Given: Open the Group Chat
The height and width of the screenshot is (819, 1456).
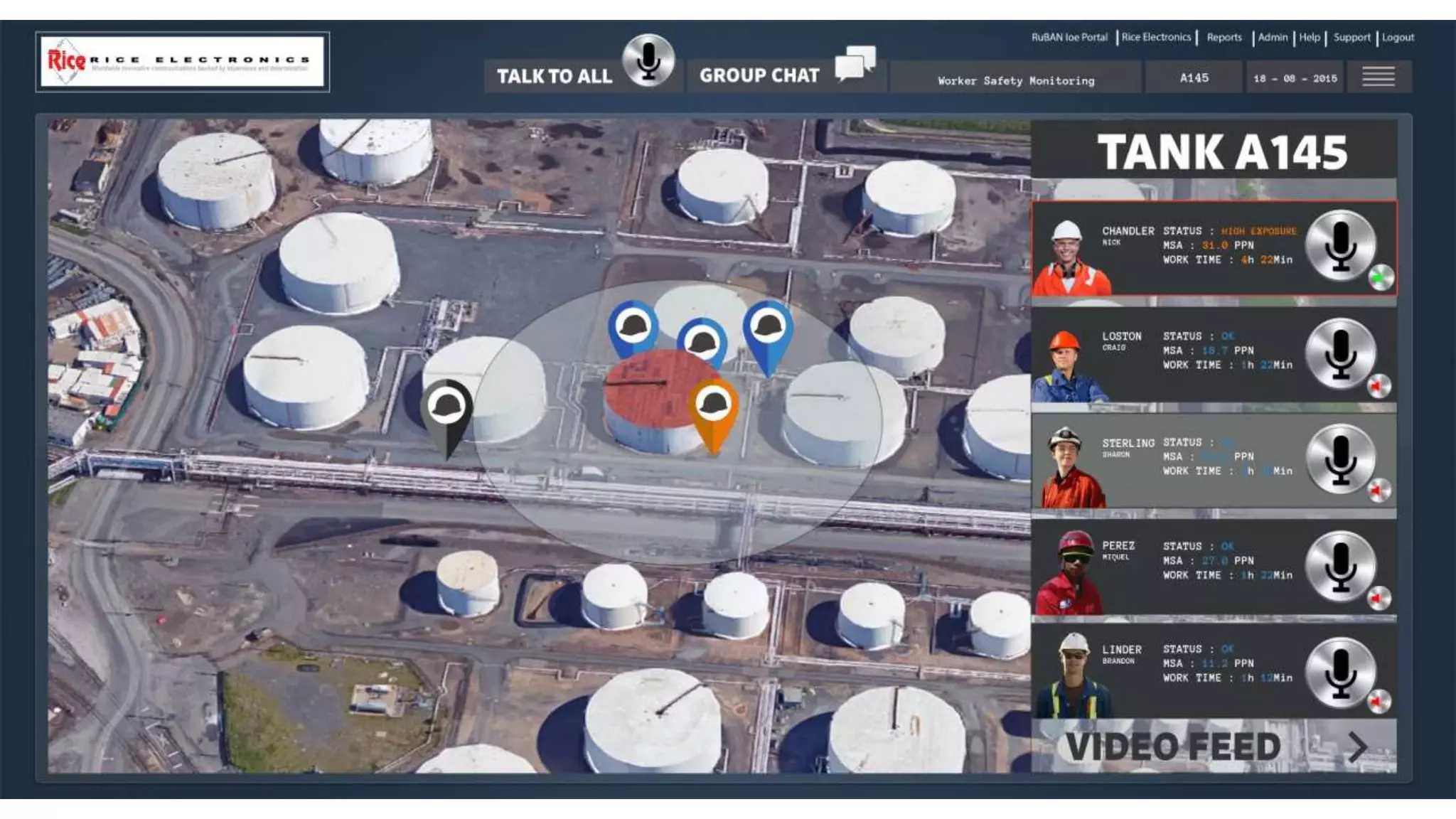Looking at the screenshot, I should 855,64.
